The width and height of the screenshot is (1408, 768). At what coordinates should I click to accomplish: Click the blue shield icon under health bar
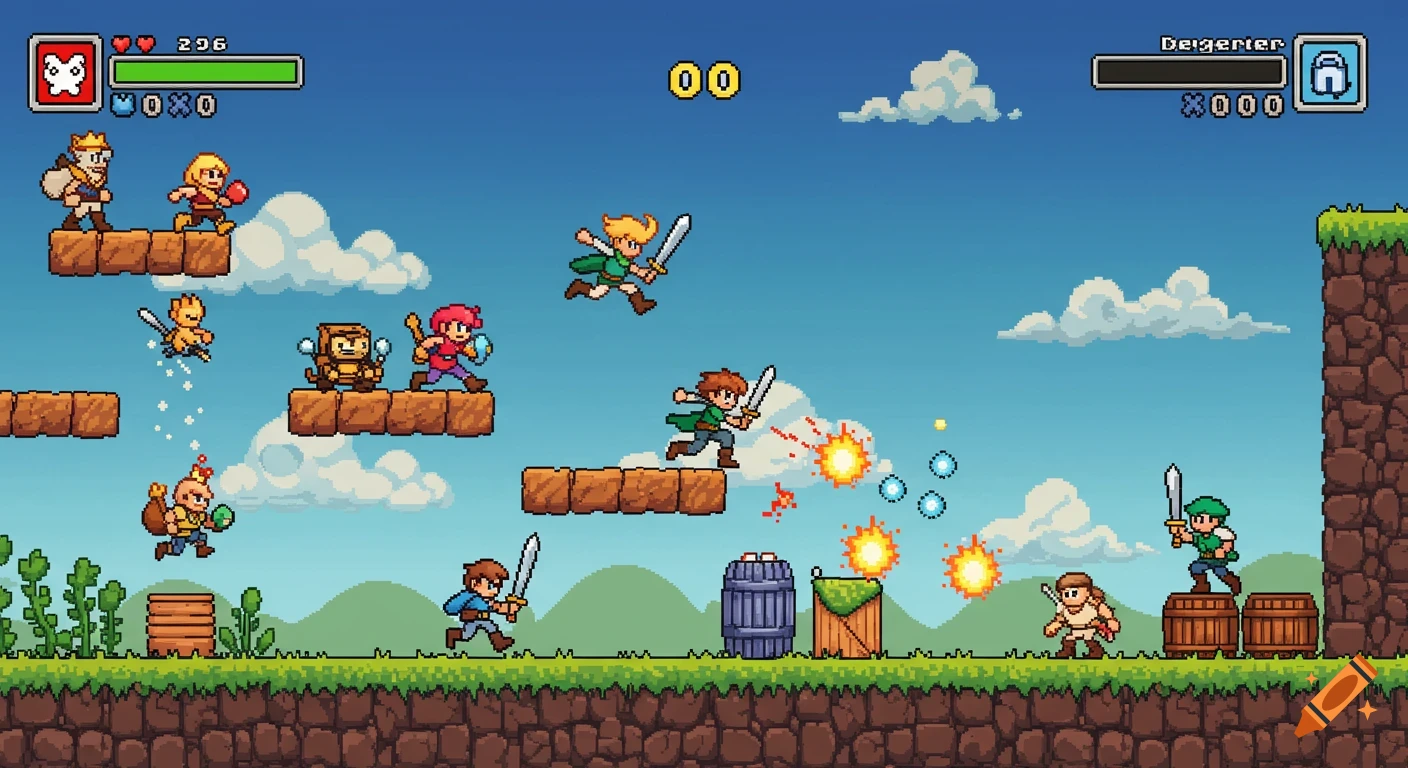[x=124, y=103]
